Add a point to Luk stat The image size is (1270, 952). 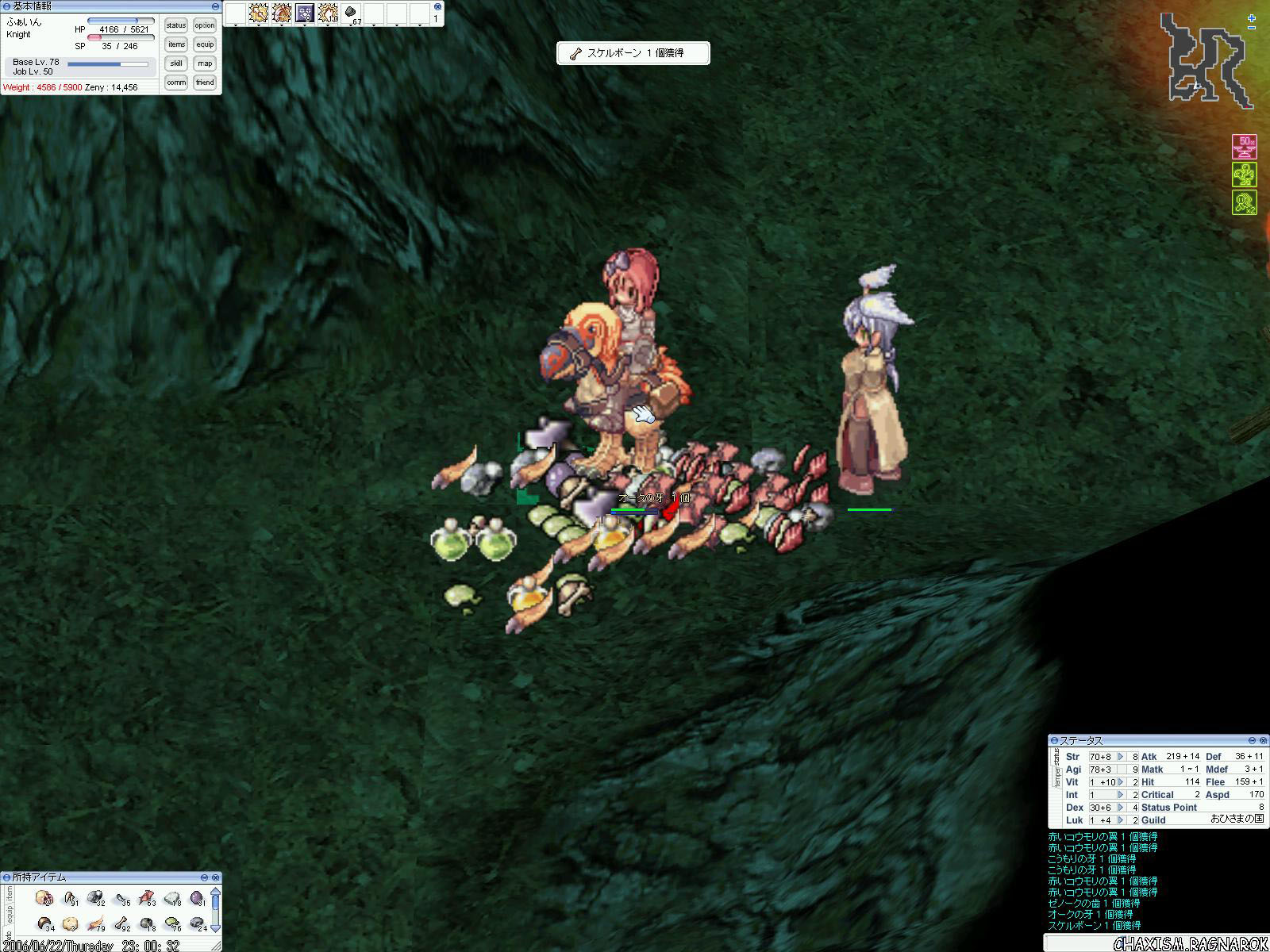(x=1121, y=820)
